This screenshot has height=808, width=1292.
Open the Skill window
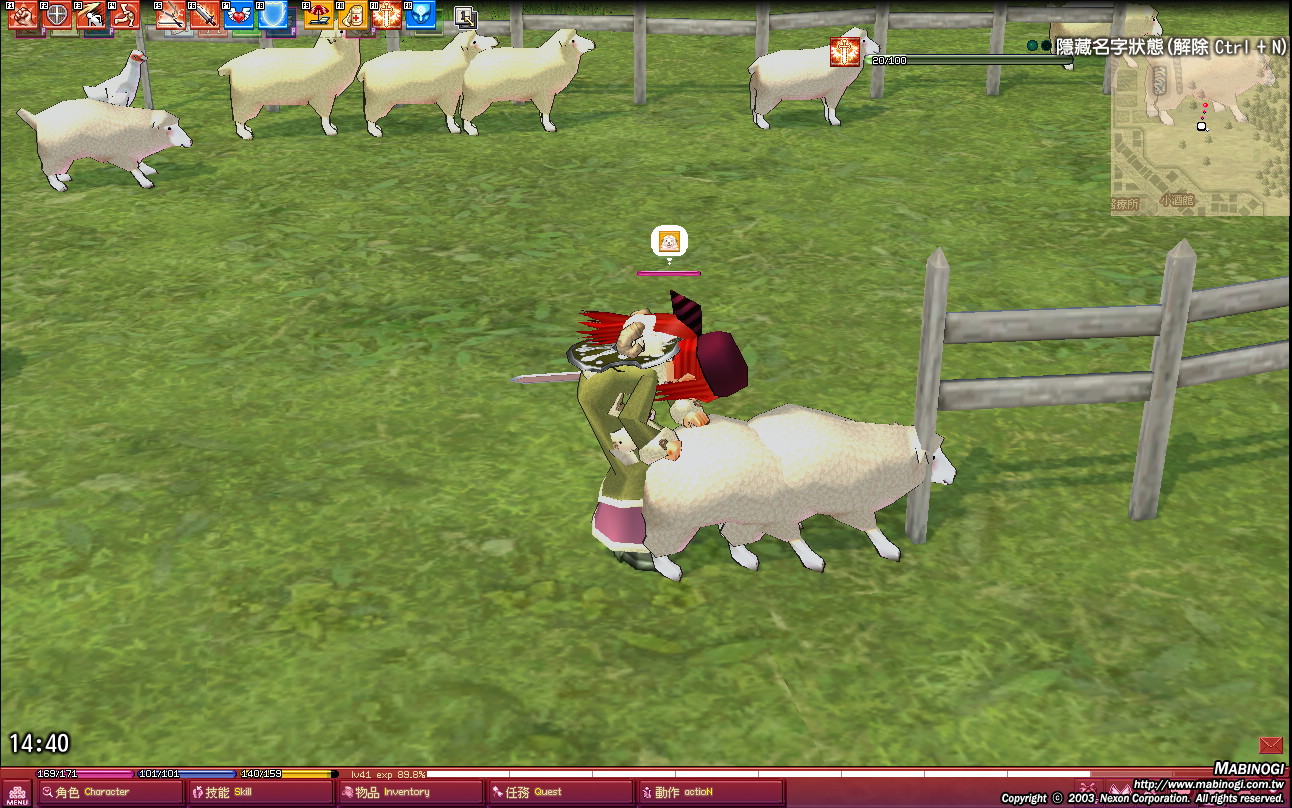[260, 793]
